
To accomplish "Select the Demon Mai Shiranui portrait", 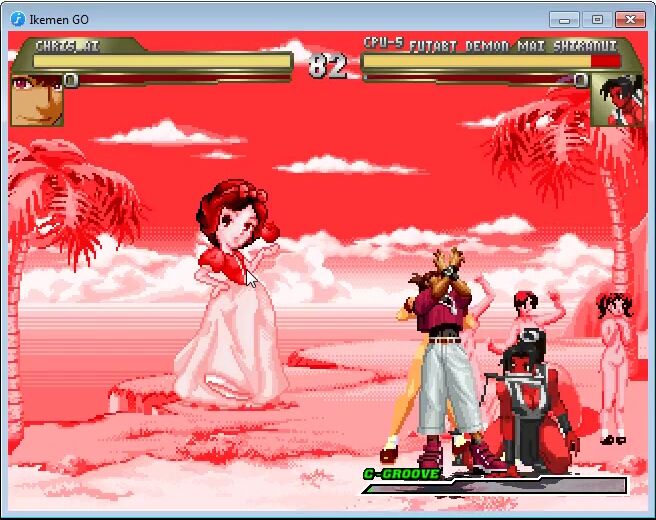I will coord(616,100).
